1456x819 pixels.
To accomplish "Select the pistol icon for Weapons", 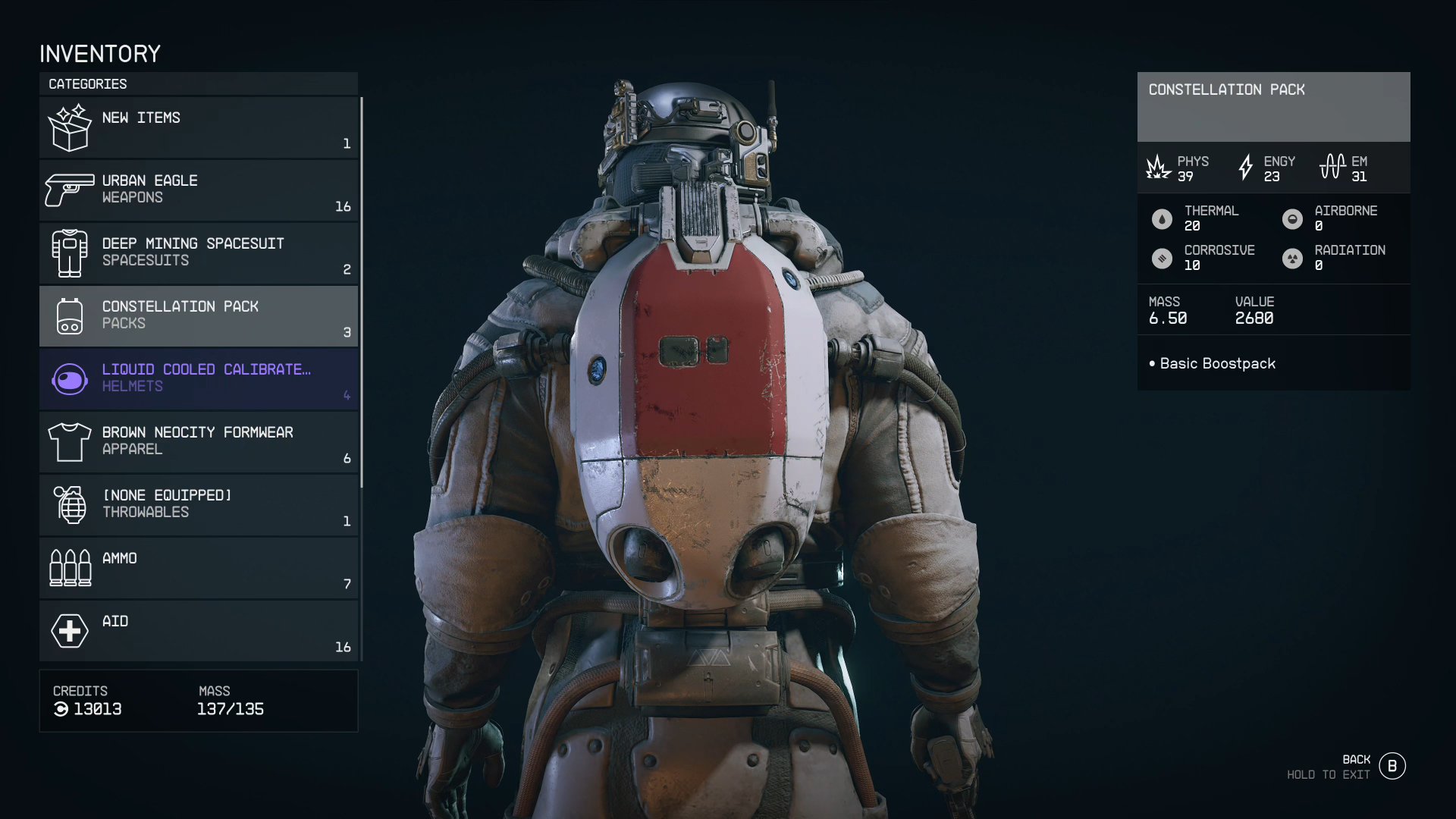I will pos(70,188).
